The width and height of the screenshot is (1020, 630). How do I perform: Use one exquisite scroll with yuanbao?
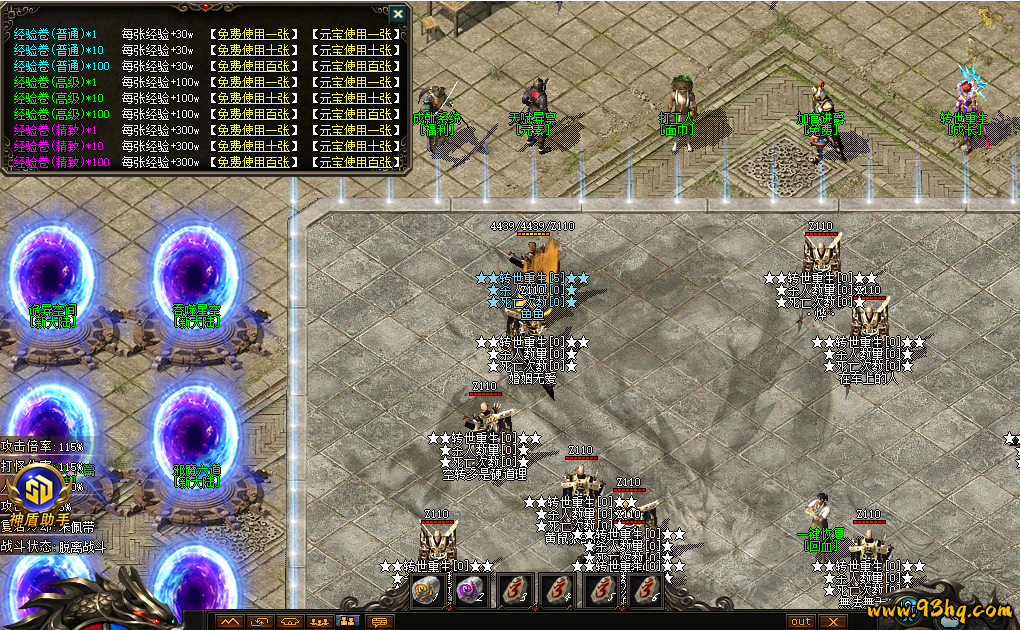(354, 130)
